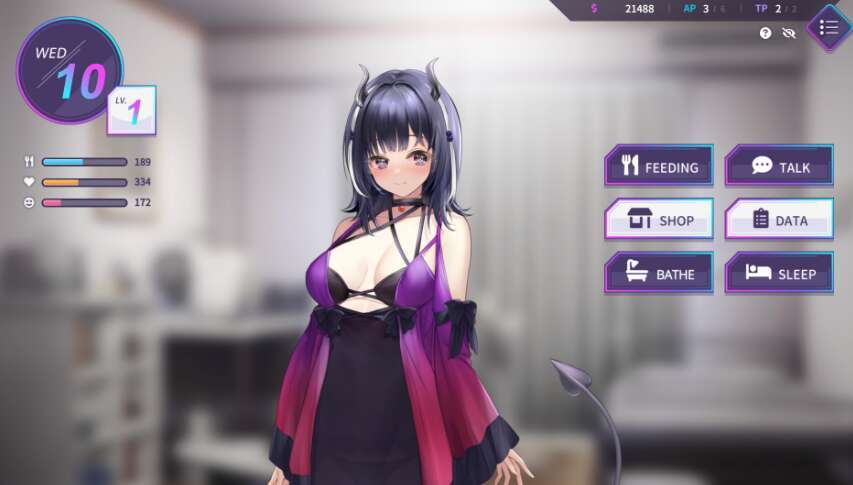The height and width of the screenshot is (485, 853).
Task: Choose the Bathe action
Action: pyautogui.click(x=659, y=273)
